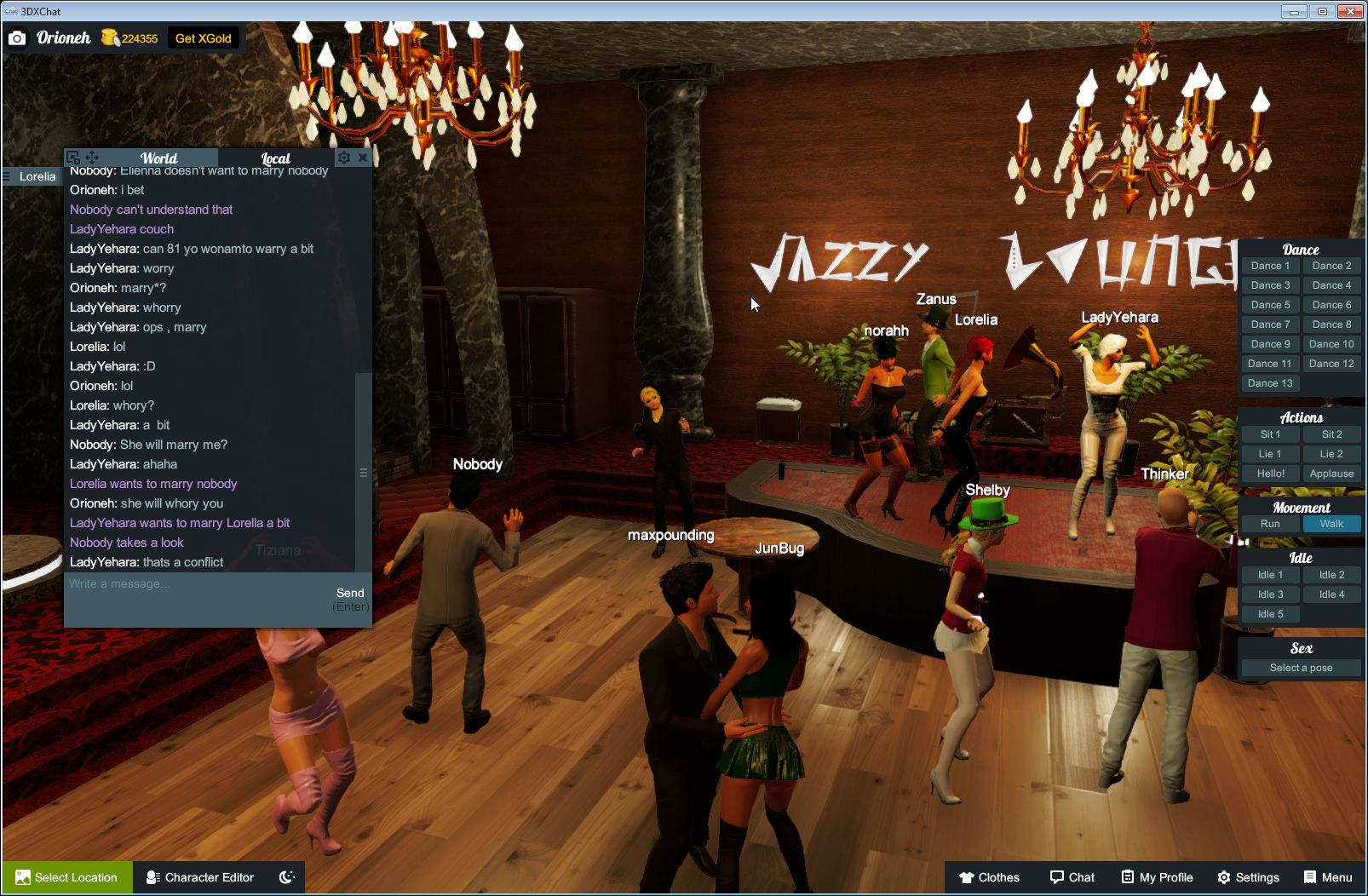Screen dimensions: 1368x896
Task: Click the chat window move arrows icon
Action: point(93,158)
